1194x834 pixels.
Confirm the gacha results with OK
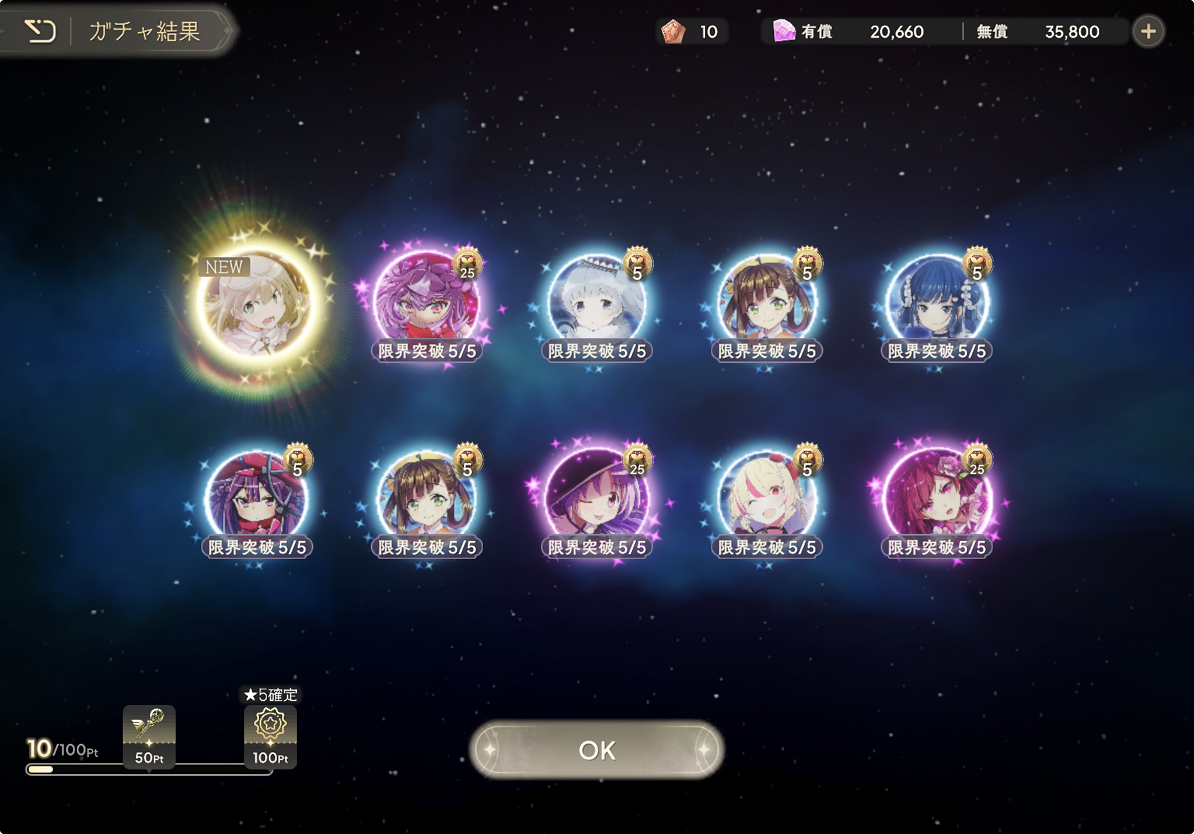pos(597,750)
